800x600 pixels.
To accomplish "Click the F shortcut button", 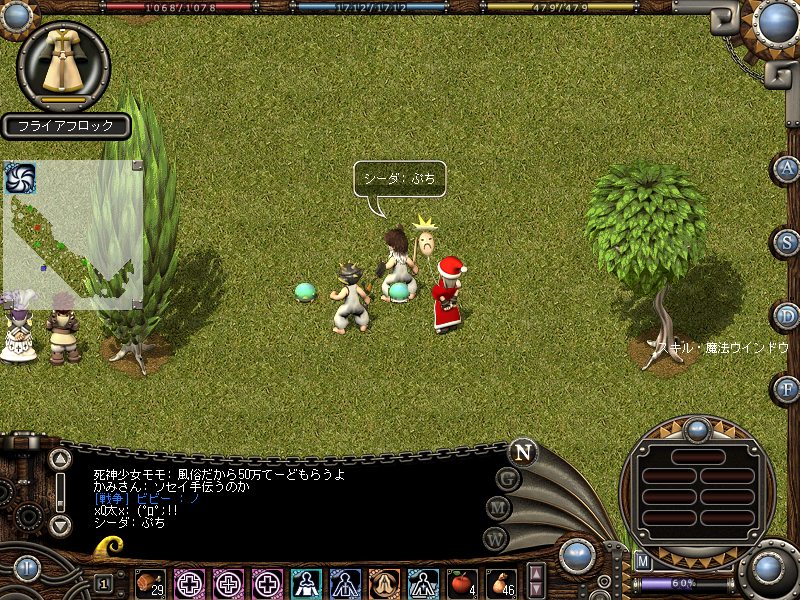I will pos(787,388).
